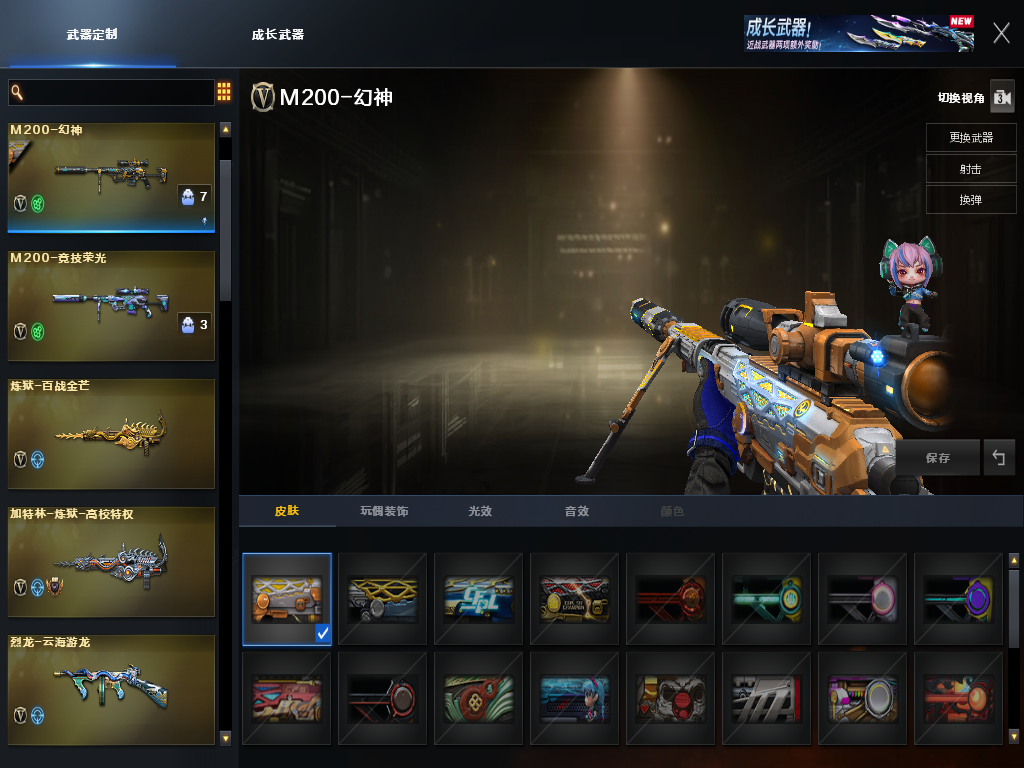The width and height of the screenshot is (1024, 768).
Task: Select the checked orange skin thumbnail
Action: tap(287, 599)
